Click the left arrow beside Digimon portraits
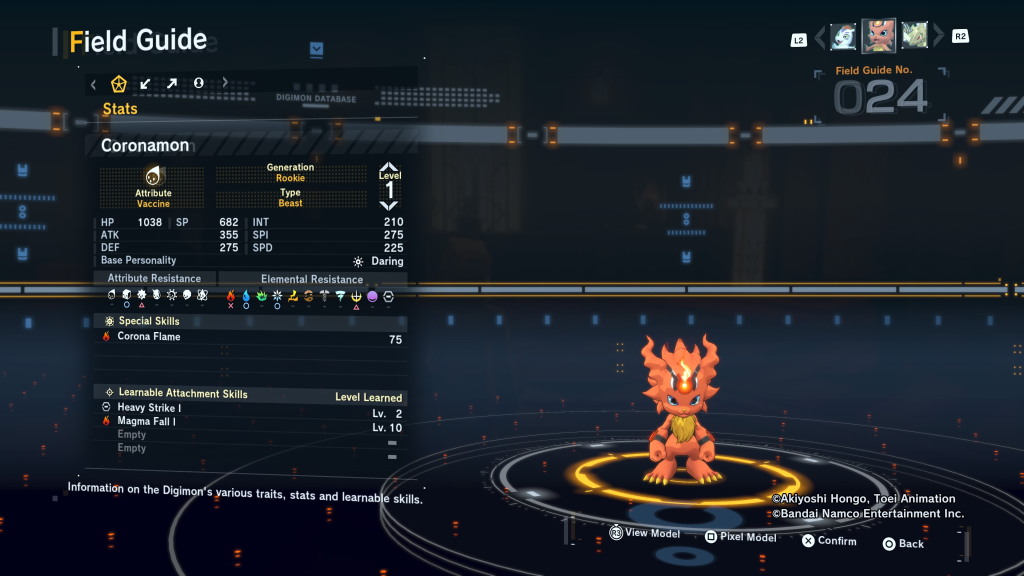This screenshot has height=576, width=1024. 820,38
